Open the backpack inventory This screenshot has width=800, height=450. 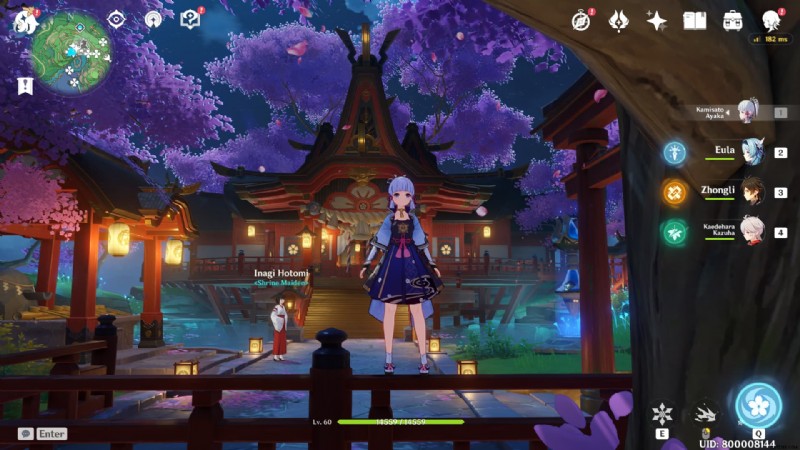click(733, 20)
